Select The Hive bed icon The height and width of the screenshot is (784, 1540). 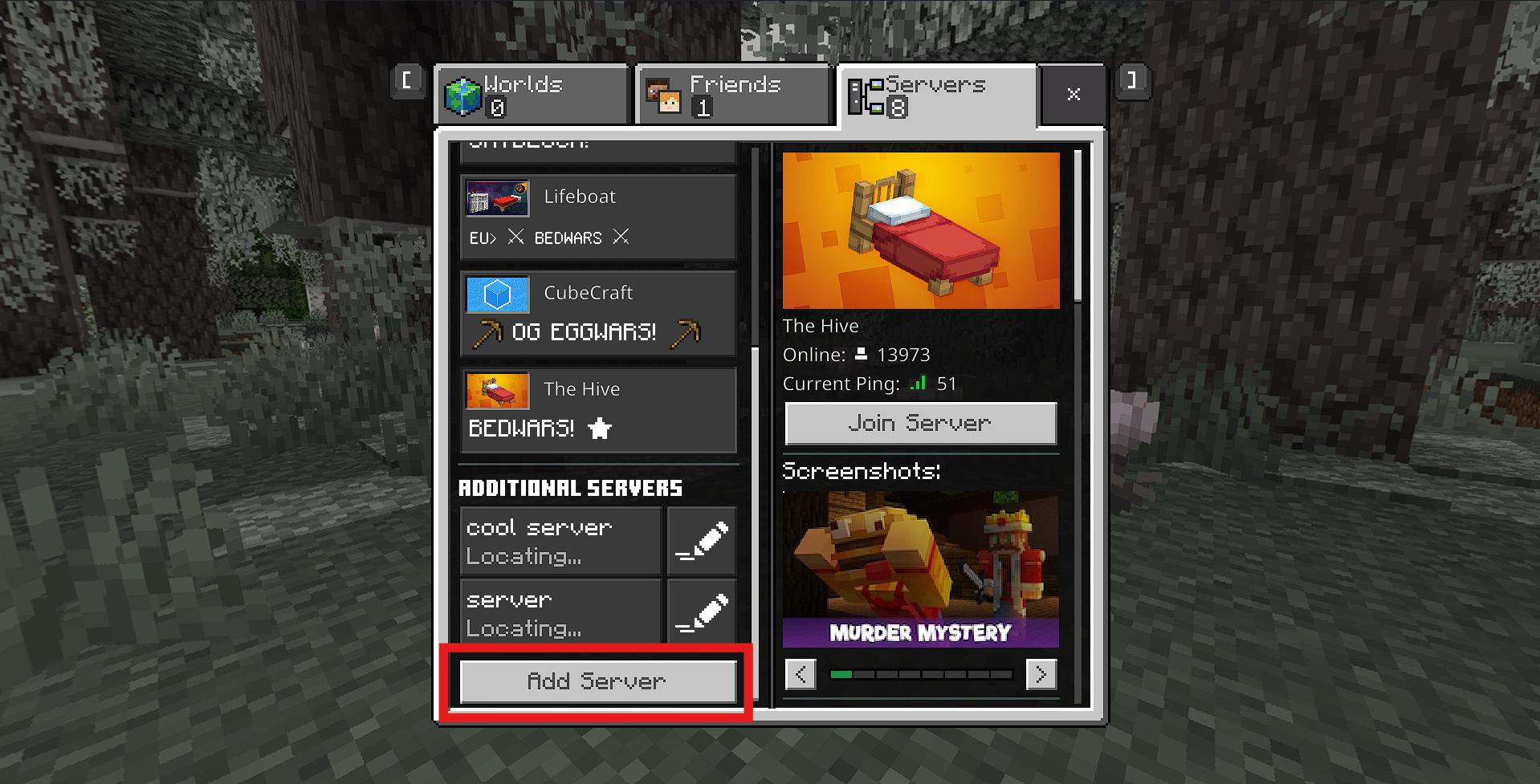pyautogui.click(x=496, y=391)
